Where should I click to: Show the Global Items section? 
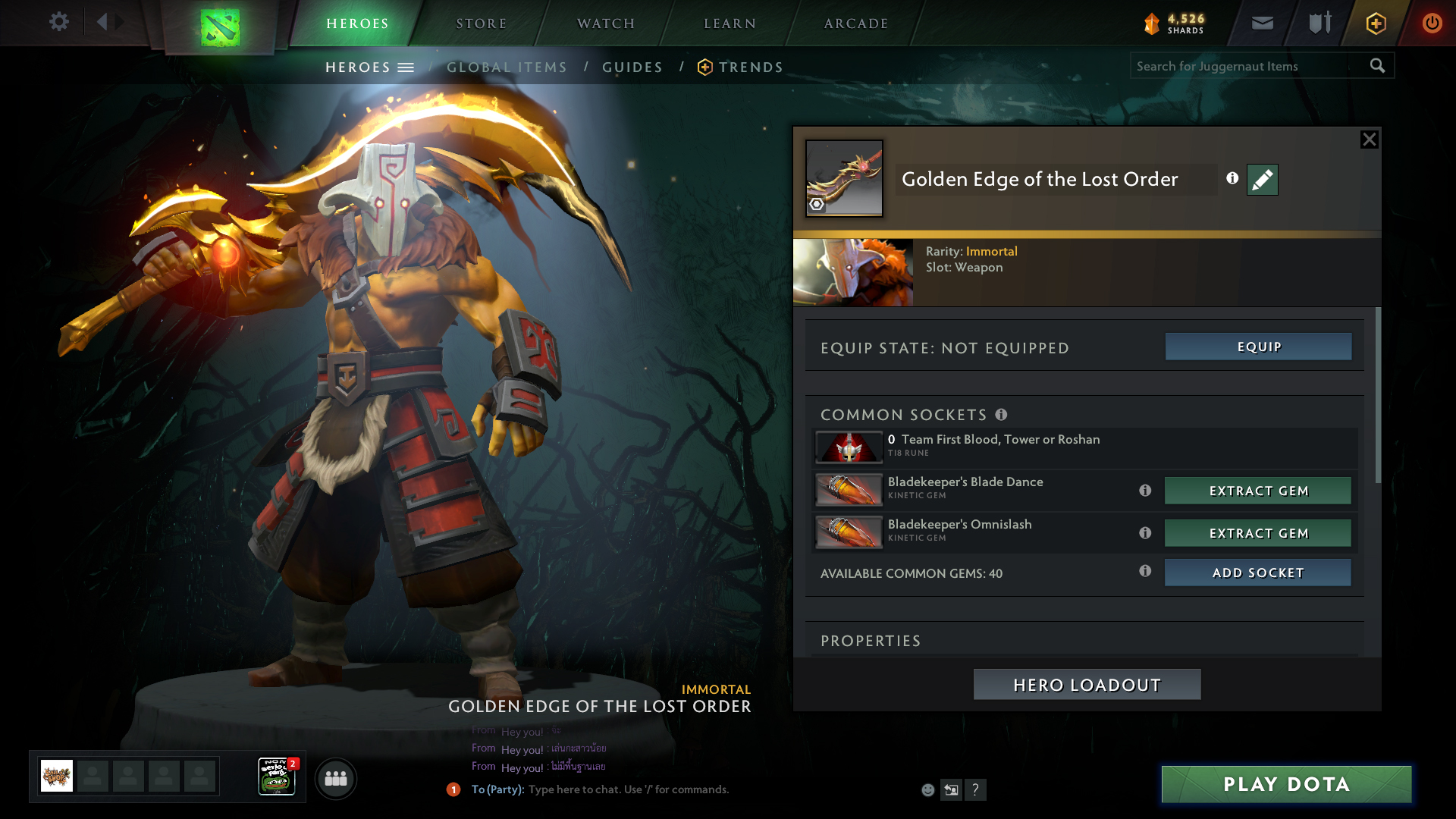(507, 67)
